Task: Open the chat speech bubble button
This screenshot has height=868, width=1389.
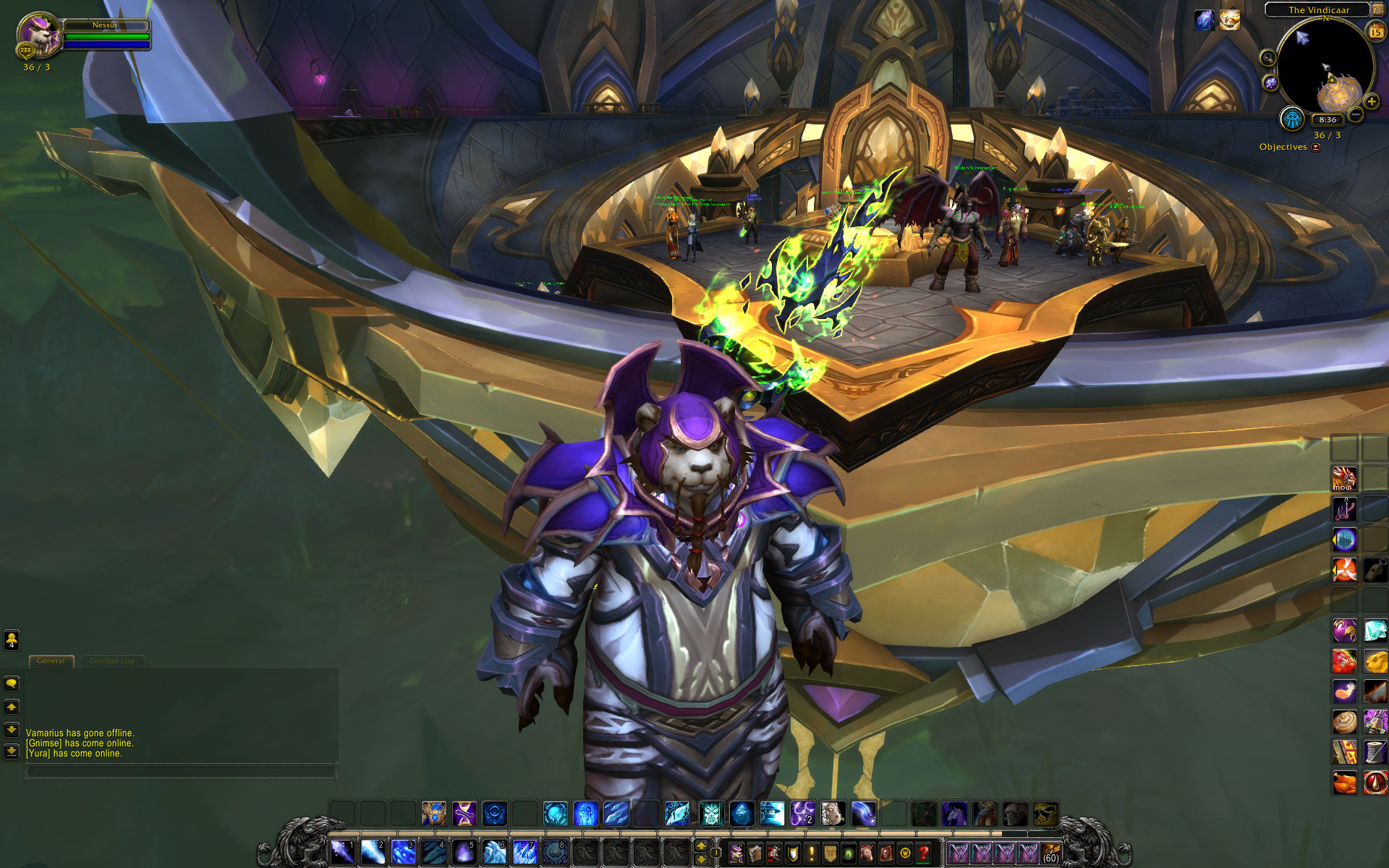Action: (12, 683)
